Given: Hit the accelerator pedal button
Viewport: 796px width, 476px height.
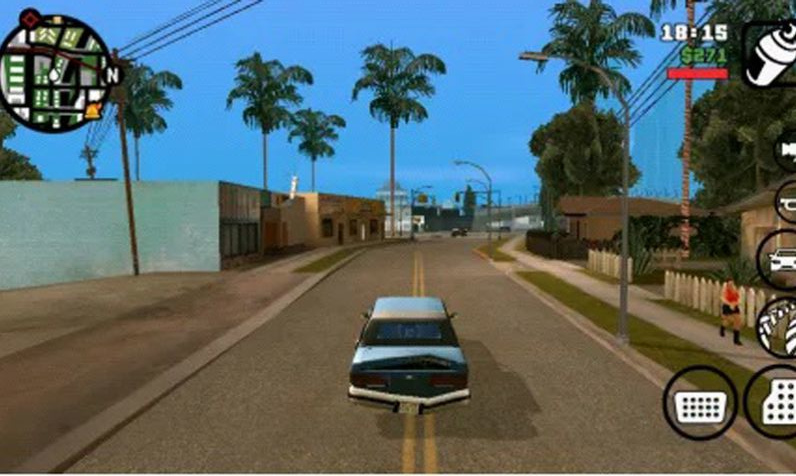Looking at the screenshot, I should pyautogui.click(x=775, y=402).
